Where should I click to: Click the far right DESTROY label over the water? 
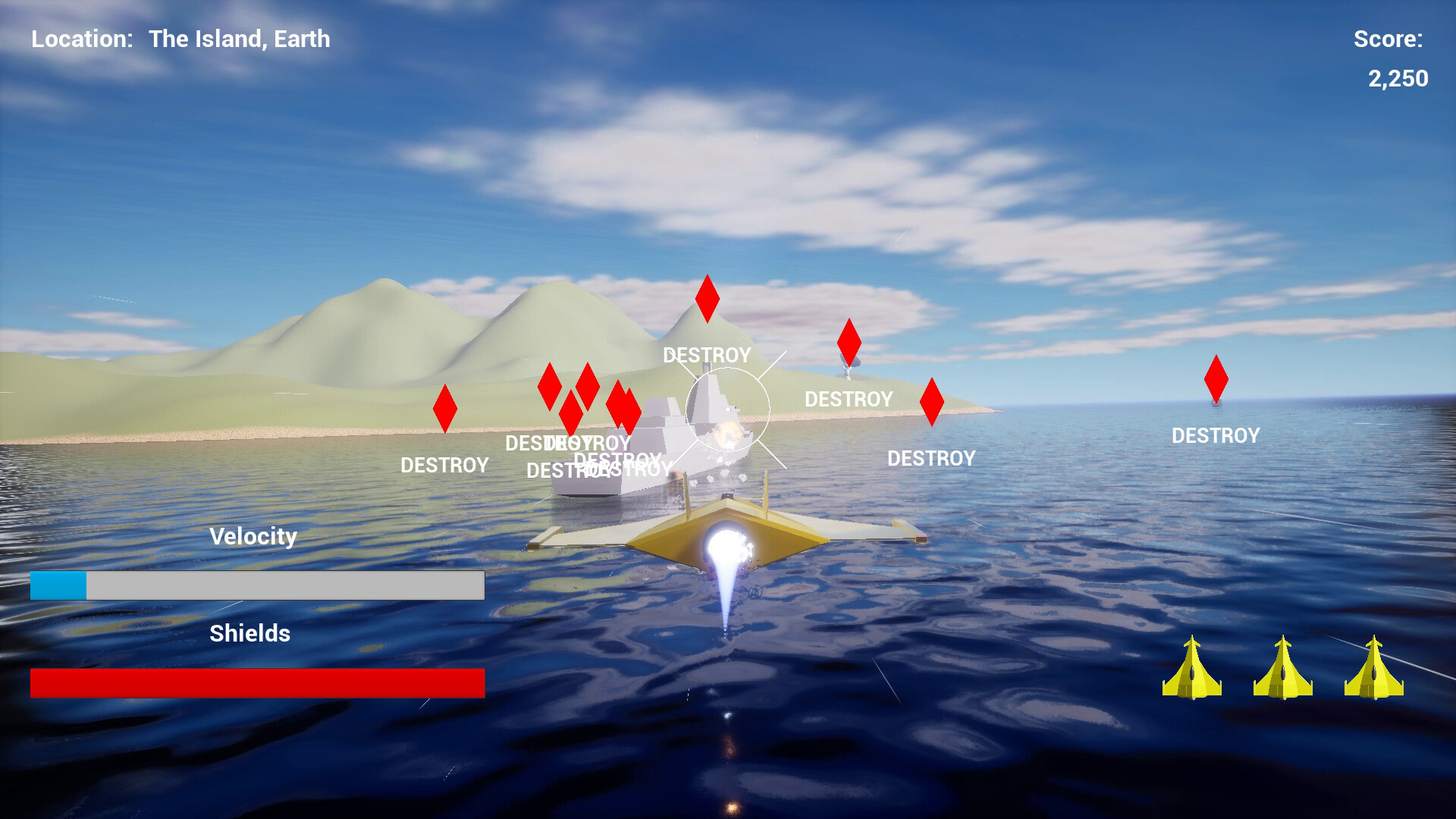1216,435
